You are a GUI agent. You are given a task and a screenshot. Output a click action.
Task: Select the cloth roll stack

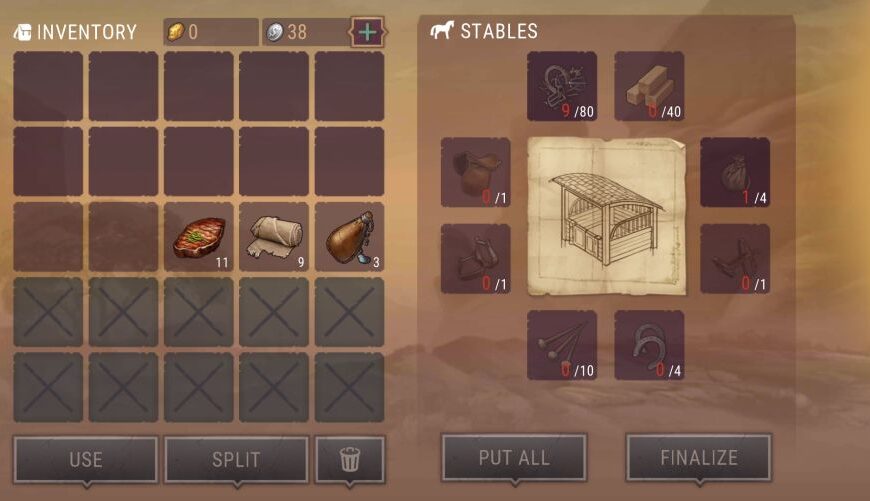tap(274, 237)
